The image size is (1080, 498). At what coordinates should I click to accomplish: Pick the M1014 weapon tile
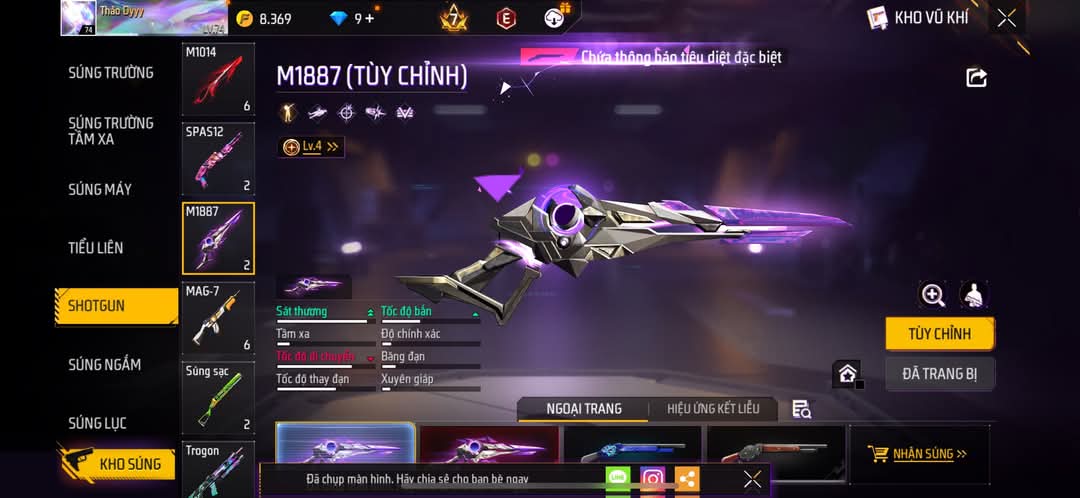tap(218, 79)
